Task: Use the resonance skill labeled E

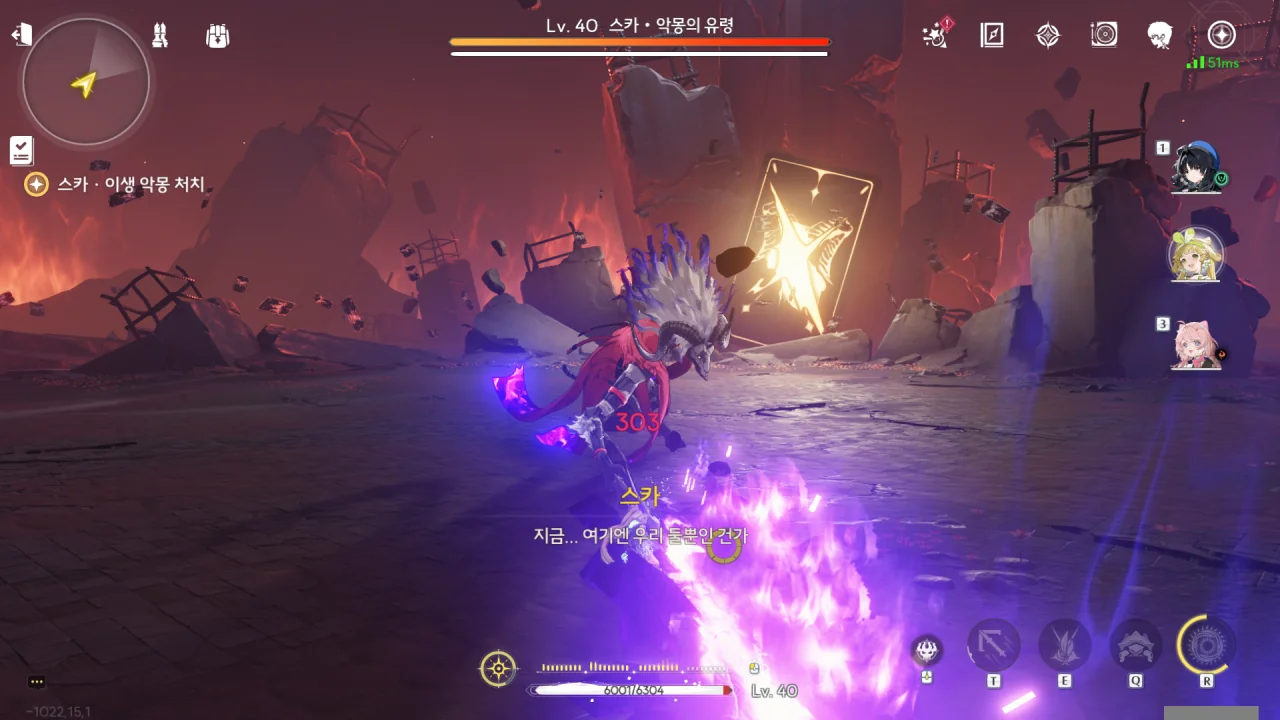Action: pos(1064,646)
